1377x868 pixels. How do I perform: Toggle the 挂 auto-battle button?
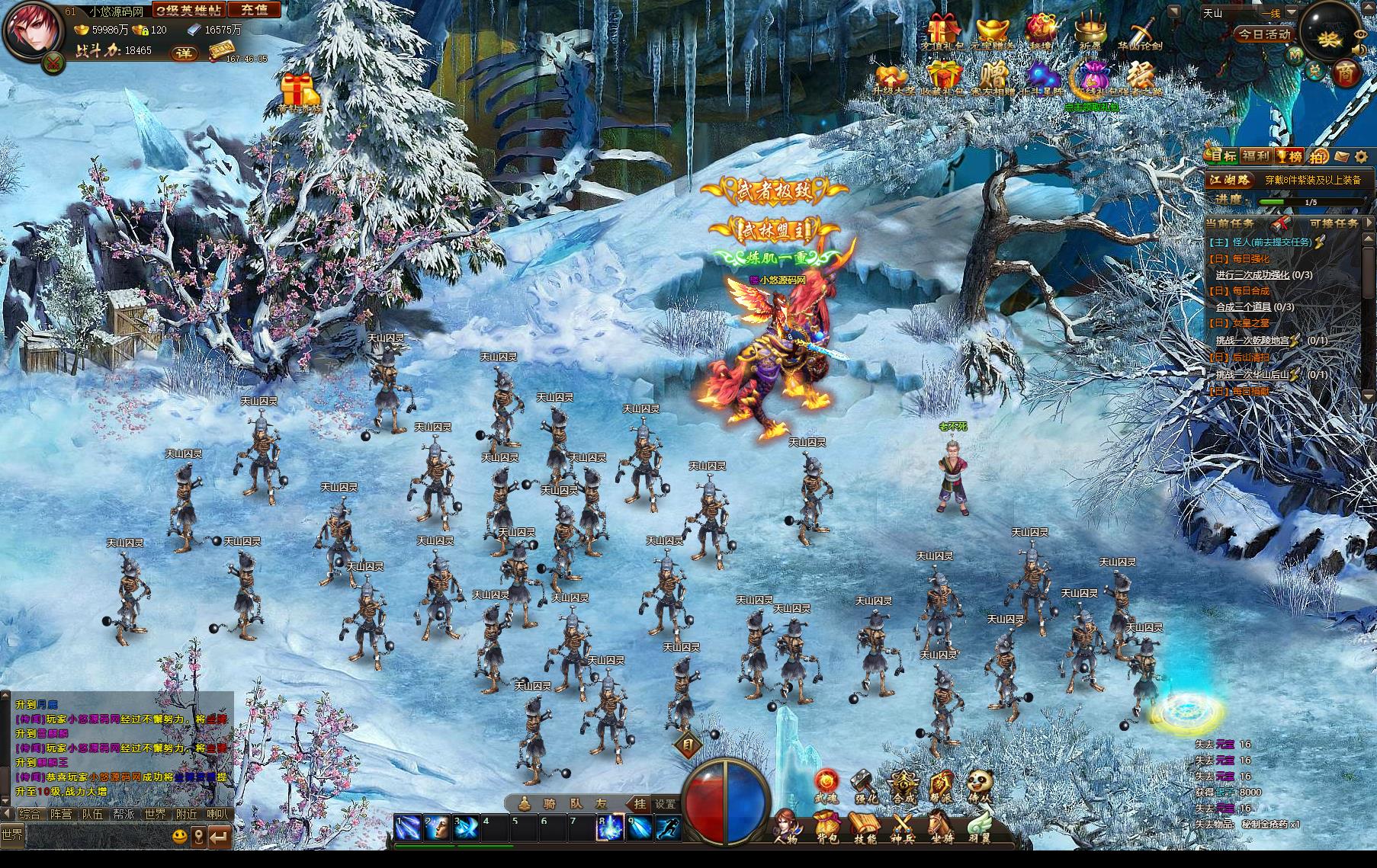(x=639, y=804)
